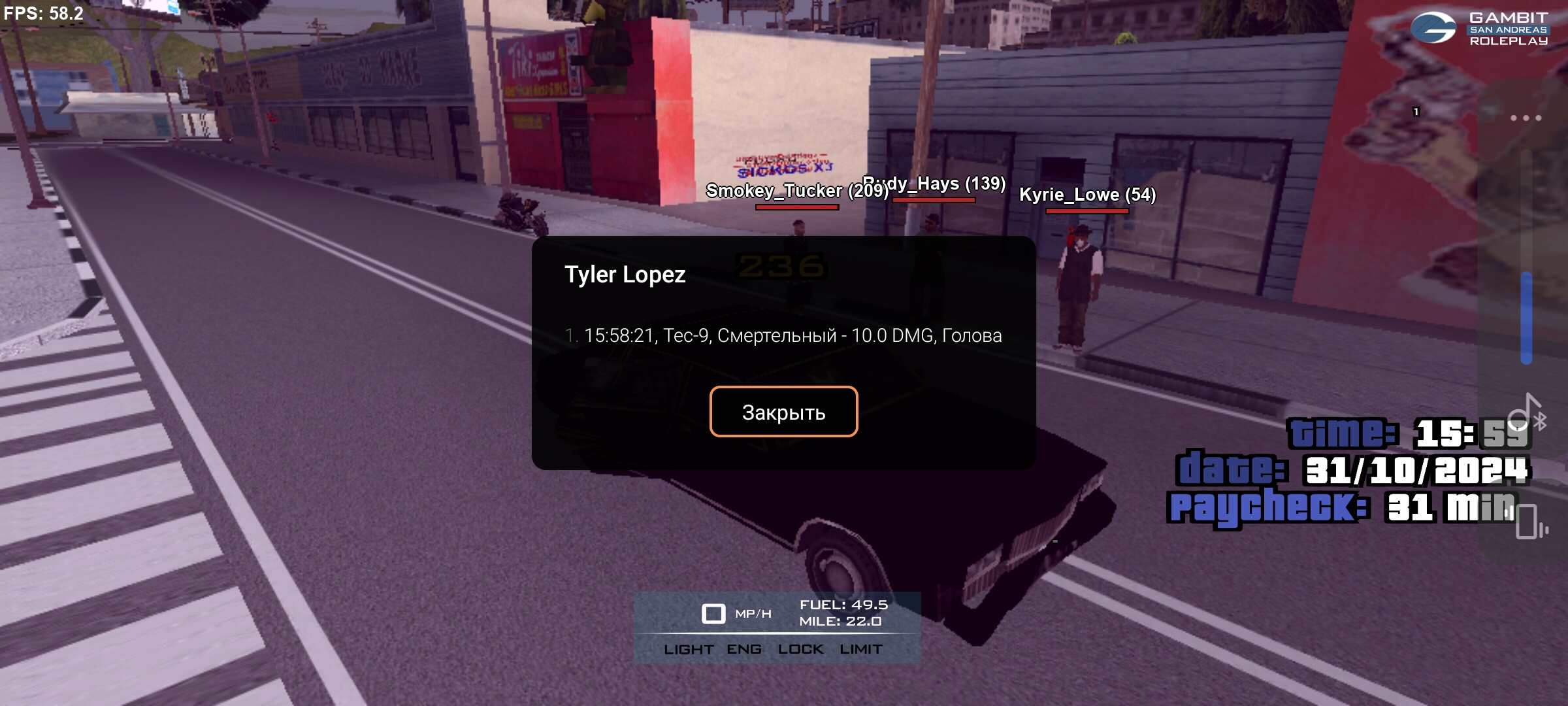1568x706 pixels.
Task: Adjust the blue system volume slider
Action: 1526,318
